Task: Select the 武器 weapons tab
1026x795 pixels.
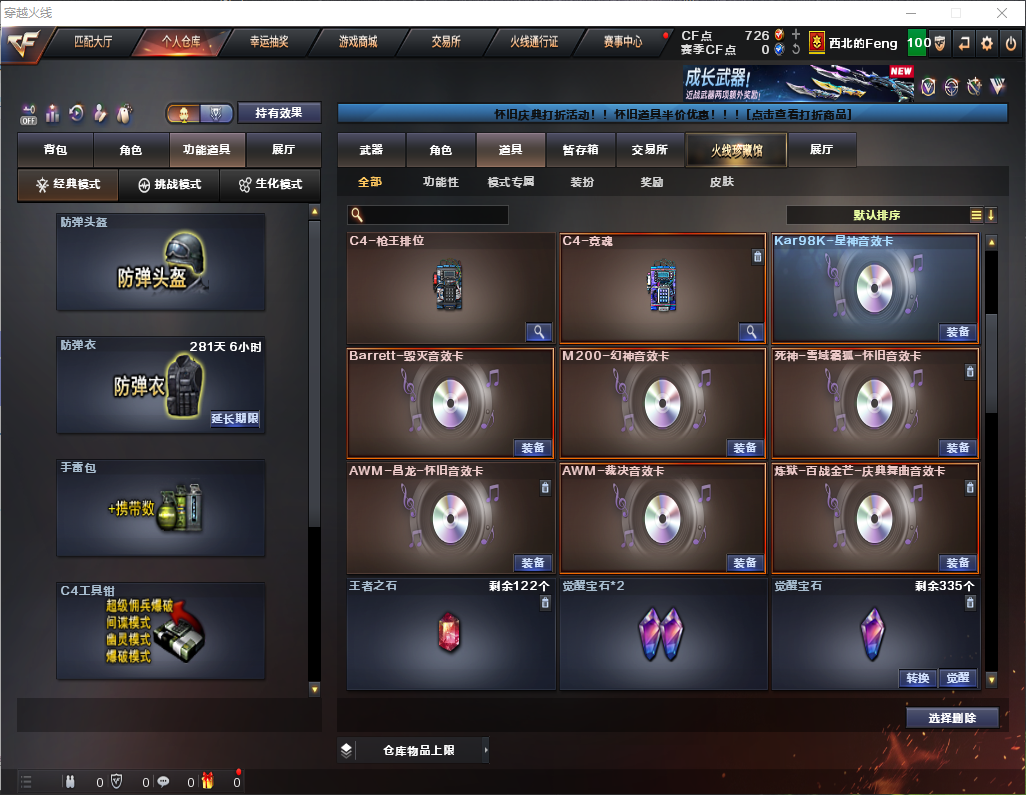Action: coord(371,150)
